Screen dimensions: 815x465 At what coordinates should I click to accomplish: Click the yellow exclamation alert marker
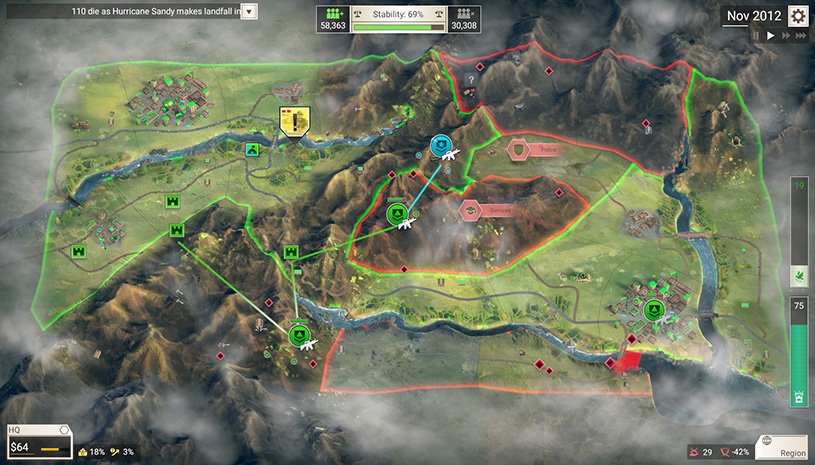[x=294, y=121]
